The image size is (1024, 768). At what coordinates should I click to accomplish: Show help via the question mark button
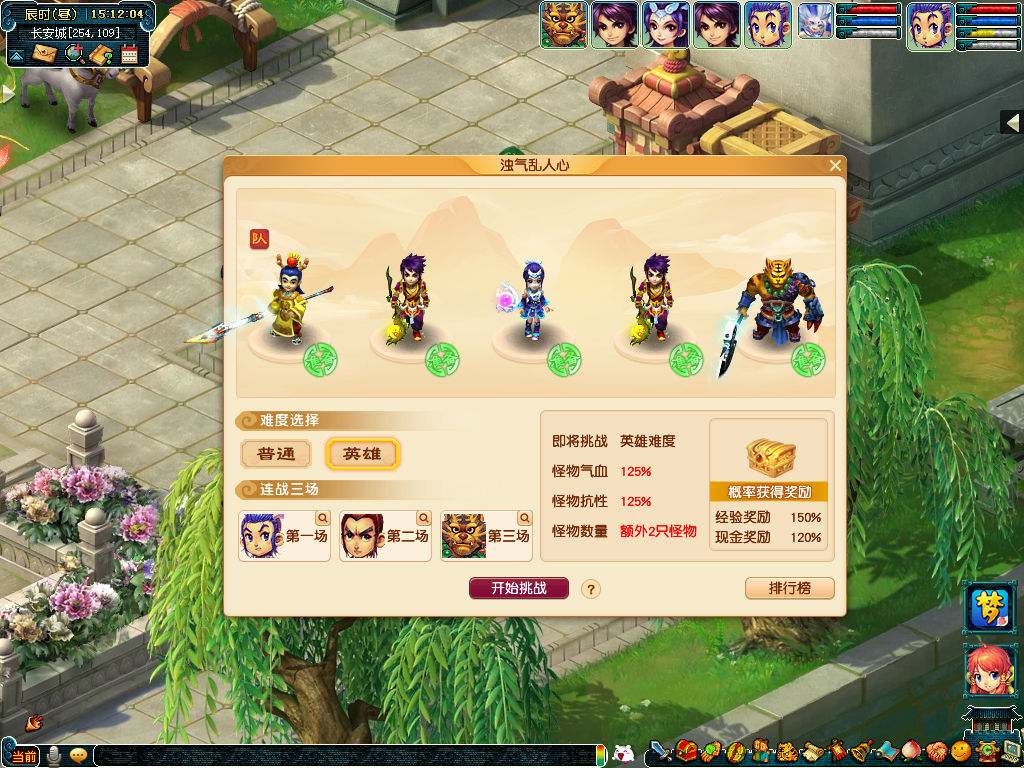[591, 589]
